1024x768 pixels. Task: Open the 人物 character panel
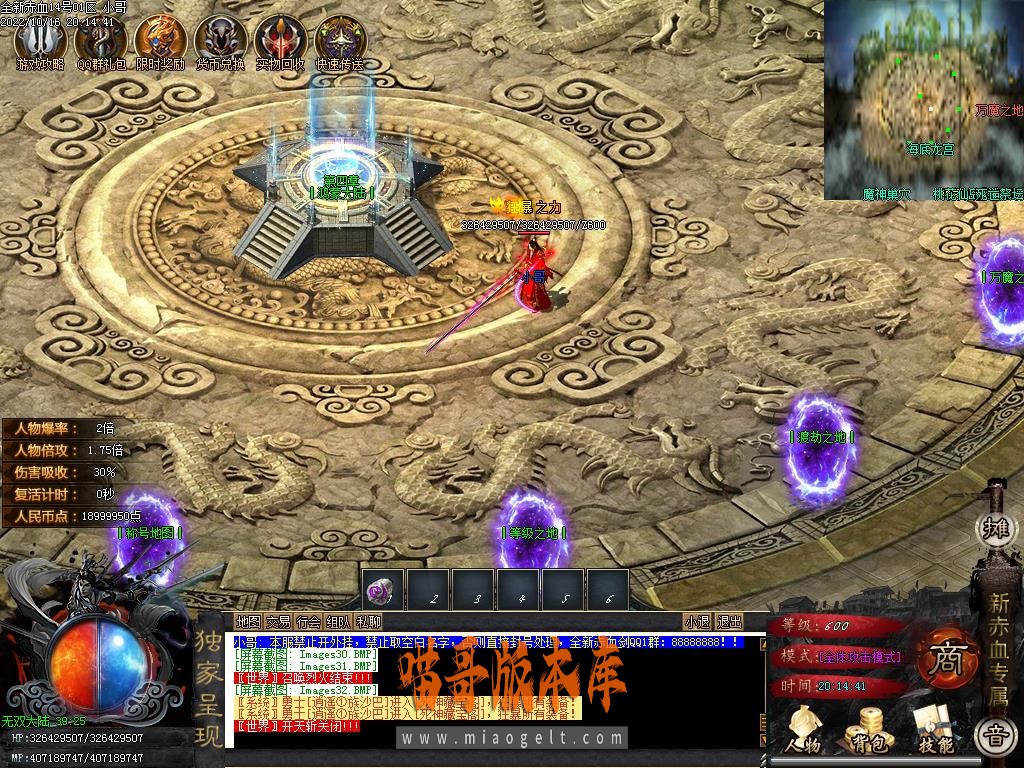[x=803, y=730]
